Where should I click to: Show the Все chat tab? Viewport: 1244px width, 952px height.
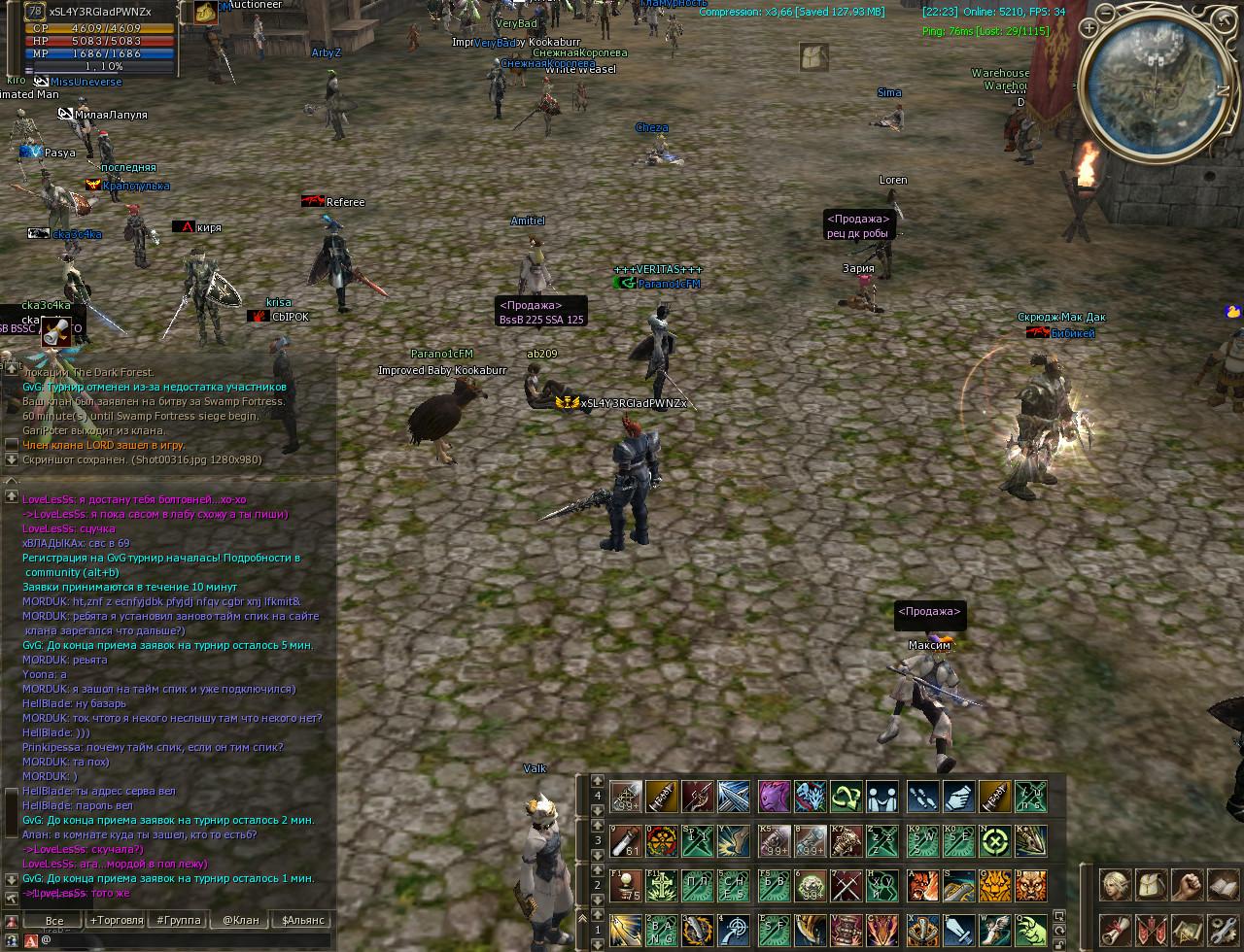[x=54, y=920]
